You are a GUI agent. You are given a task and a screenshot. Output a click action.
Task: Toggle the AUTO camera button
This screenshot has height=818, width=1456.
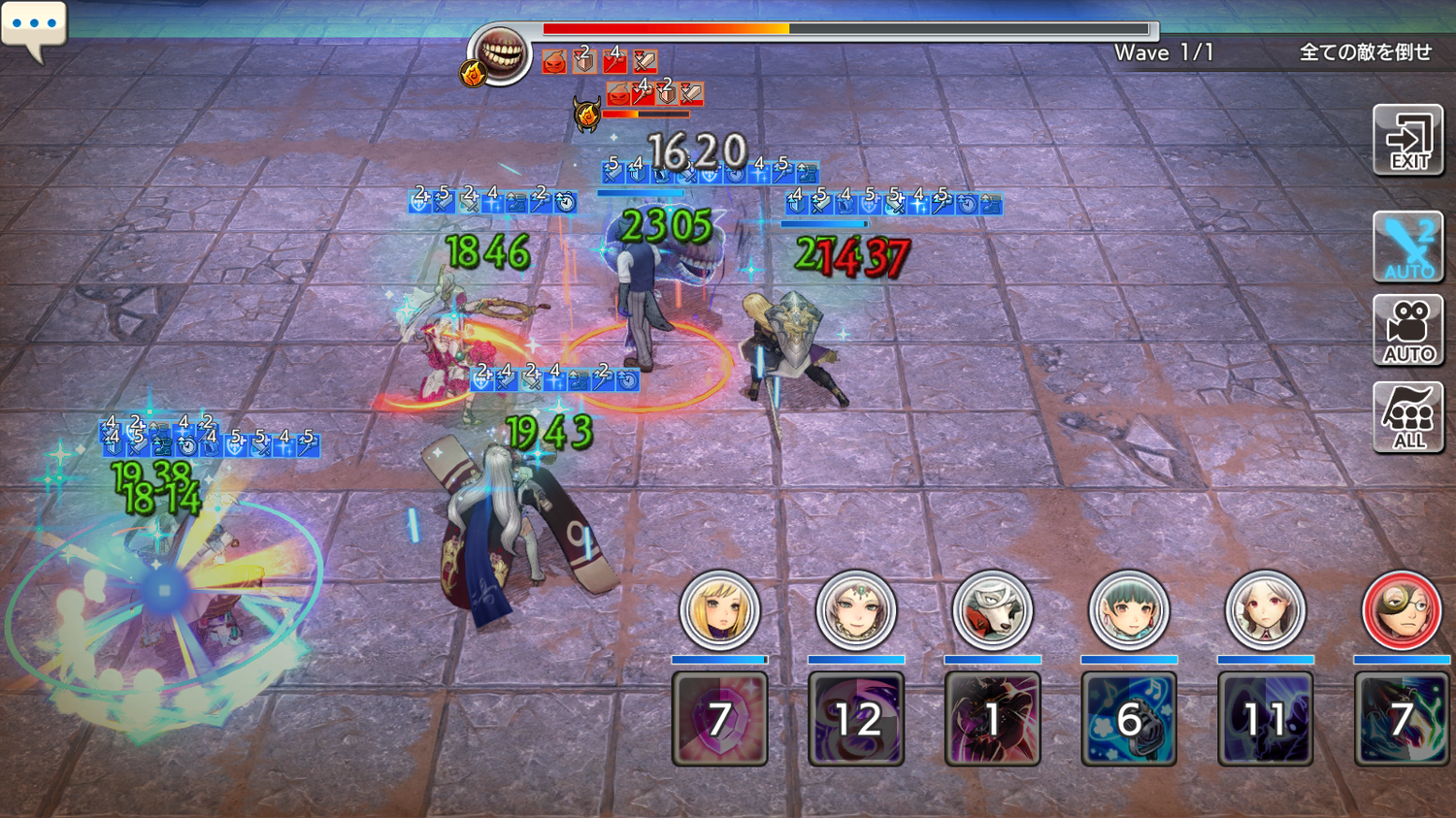click(1407, 331)
